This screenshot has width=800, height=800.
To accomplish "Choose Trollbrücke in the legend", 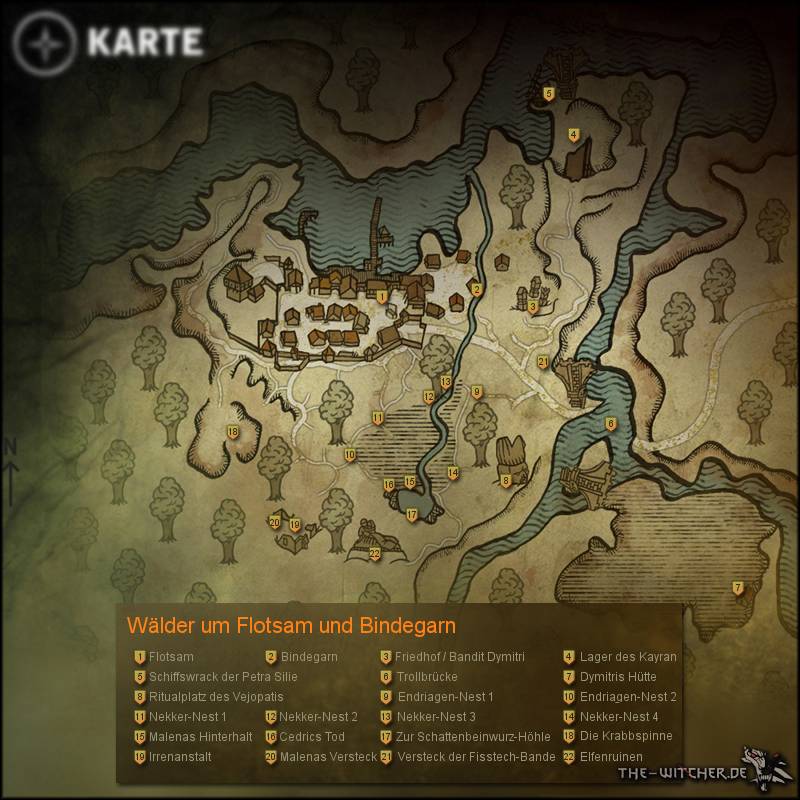I will (x=426, y=677).
